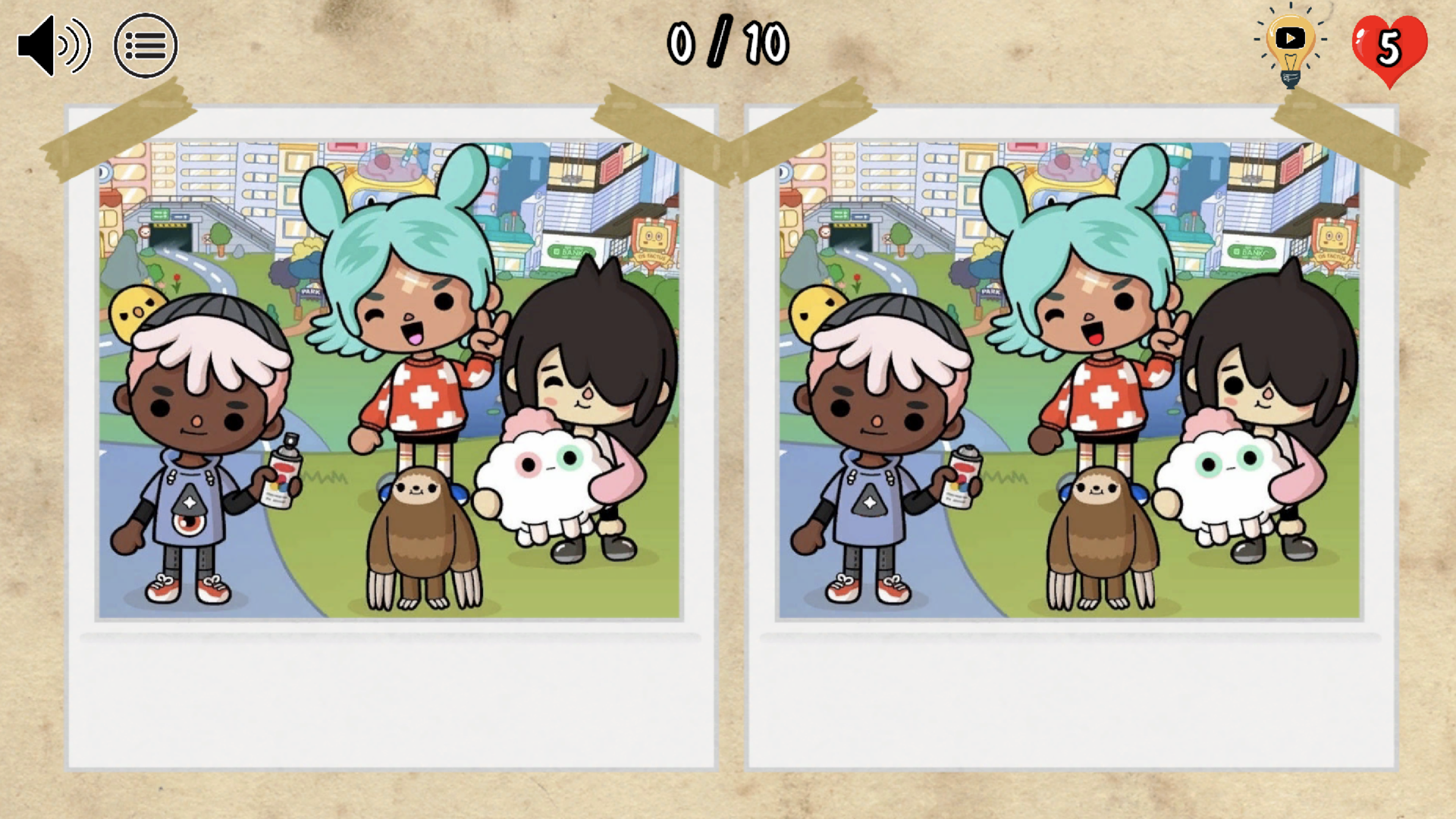Viewport: 1456px width, 819px height.
Task: Click the spray can in the left photo
Action: pos(282,468)
